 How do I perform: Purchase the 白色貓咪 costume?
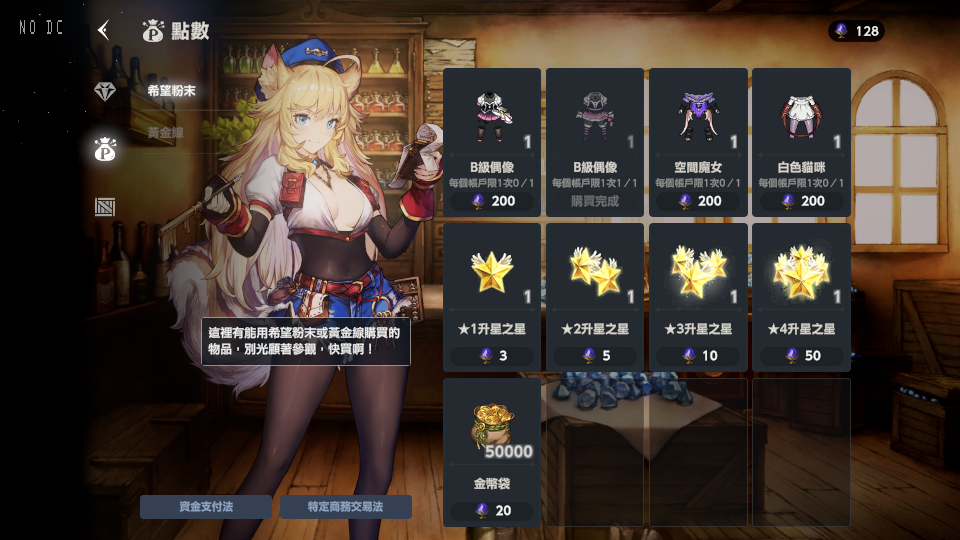pyautogui.click(x=801, y=142)
